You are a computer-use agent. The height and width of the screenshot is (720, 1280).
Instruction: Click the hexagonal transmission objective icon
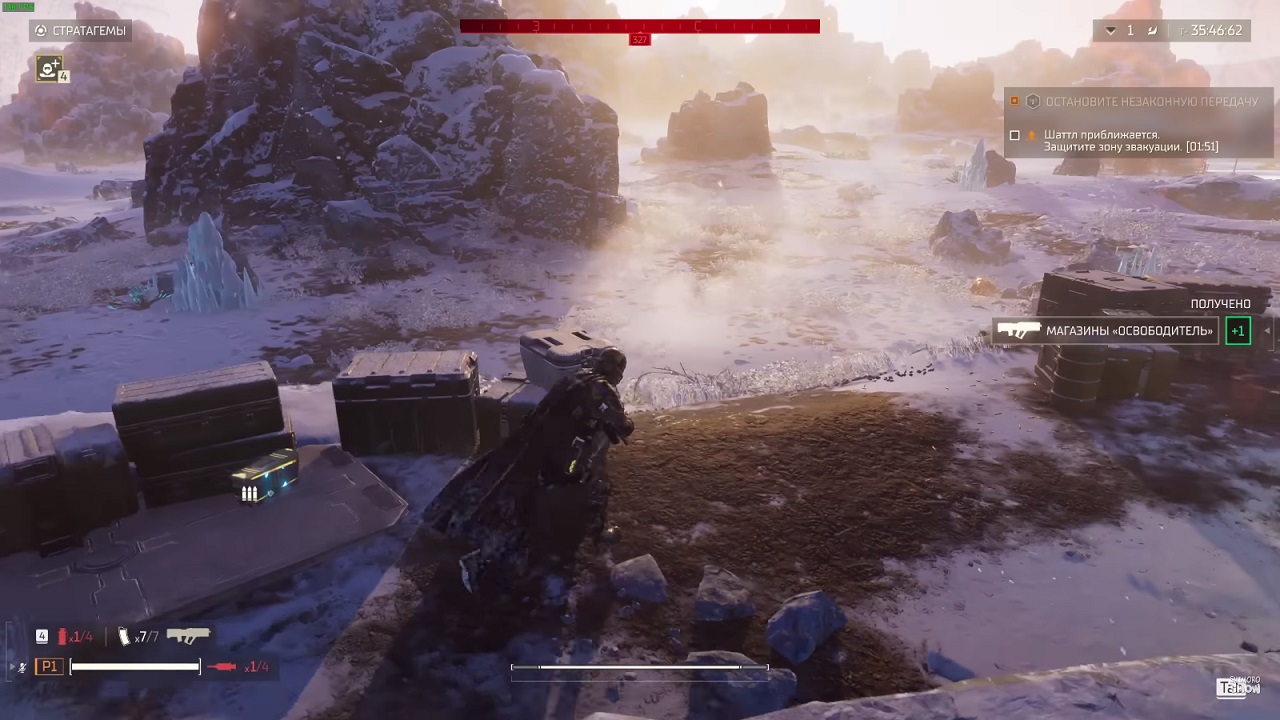point(1033,101)
